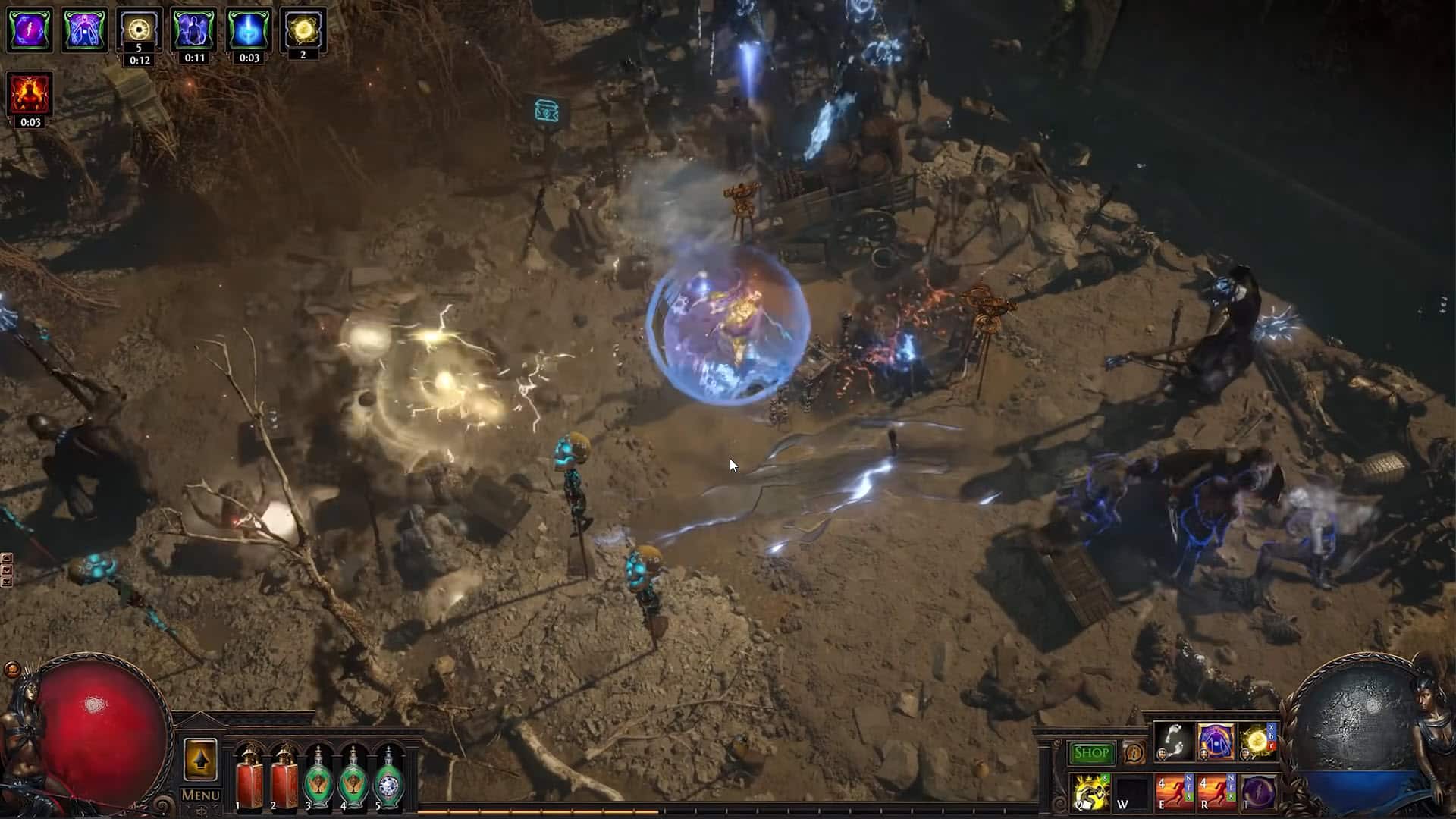The height and width of the screenshot is (819, 1456).
Task: Activate the yellow crowned-figure skill on Q
Action: 1091,792
